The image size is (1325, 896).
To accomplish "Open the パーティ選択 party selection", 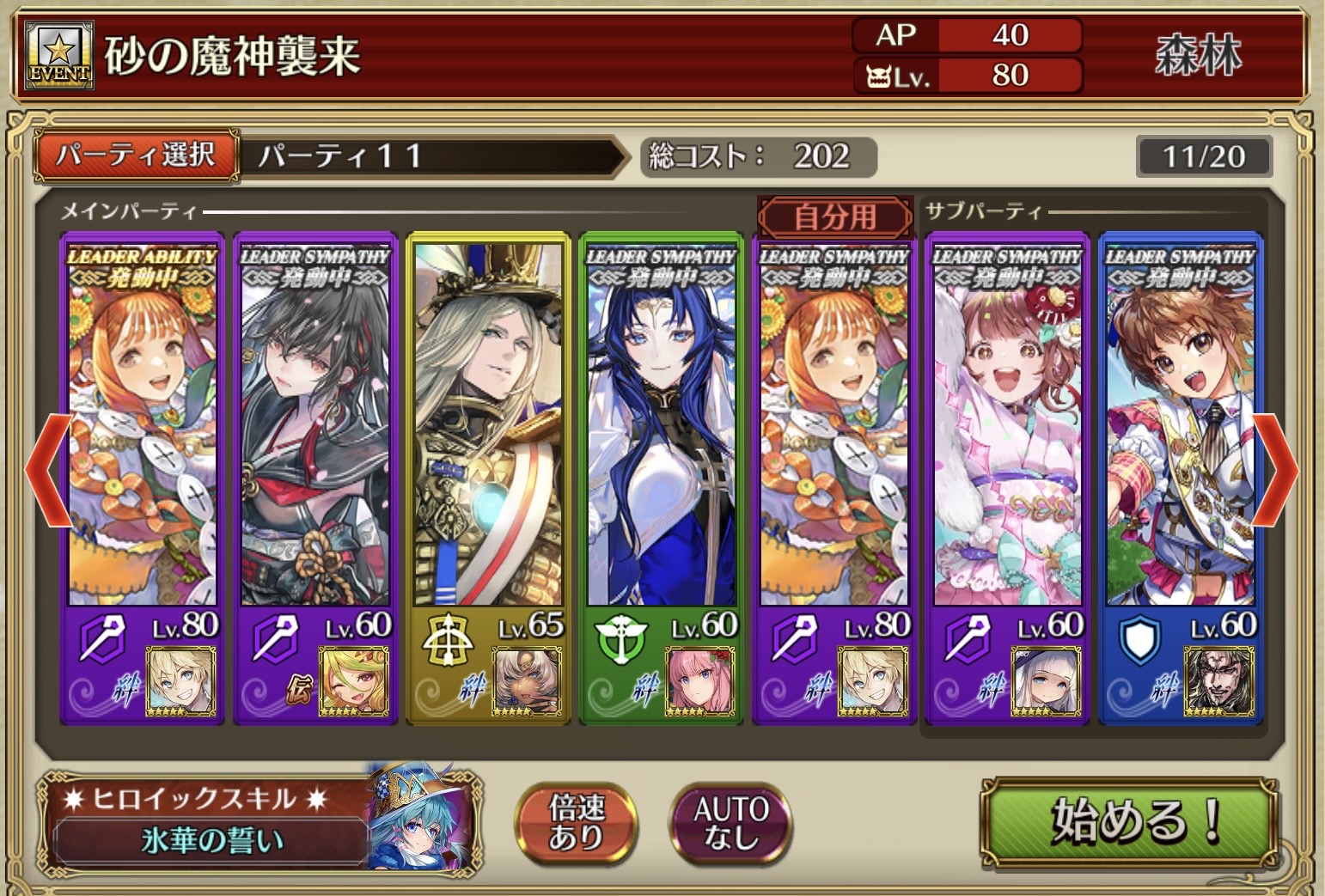I will pos(136,155).
